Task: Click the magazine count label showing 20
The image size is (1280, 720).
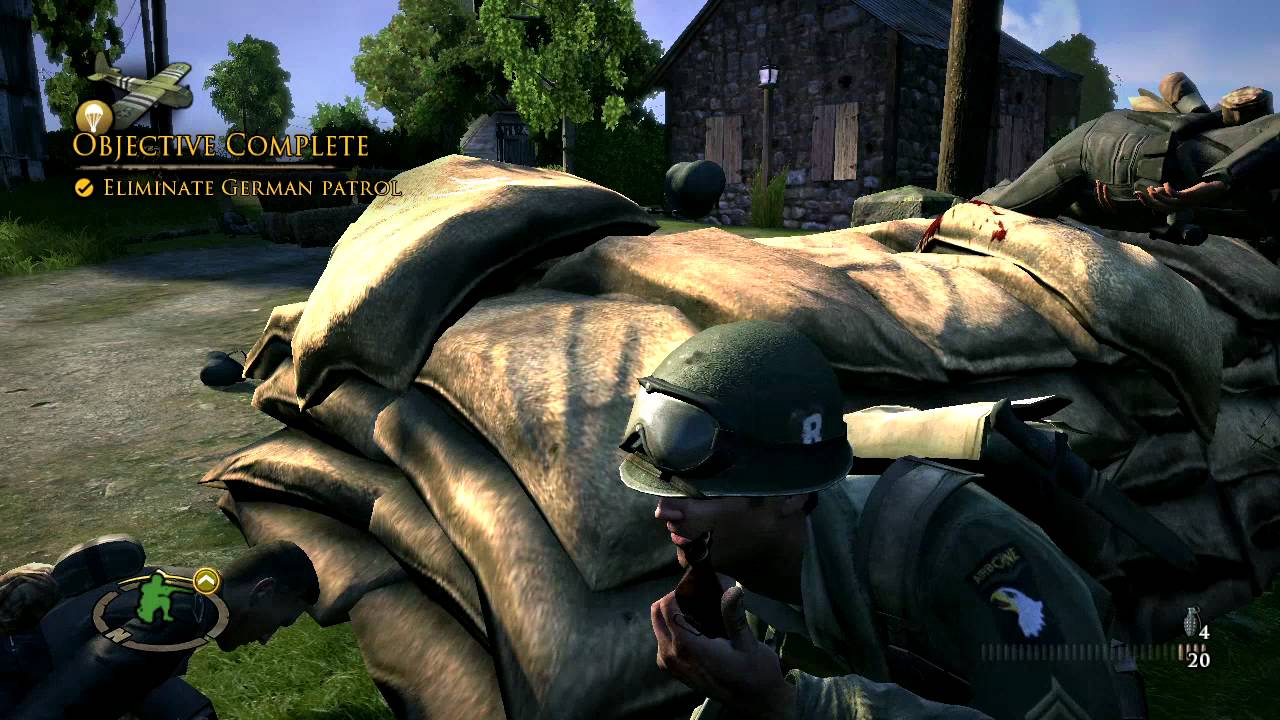Action: (x=1198, y=659)
